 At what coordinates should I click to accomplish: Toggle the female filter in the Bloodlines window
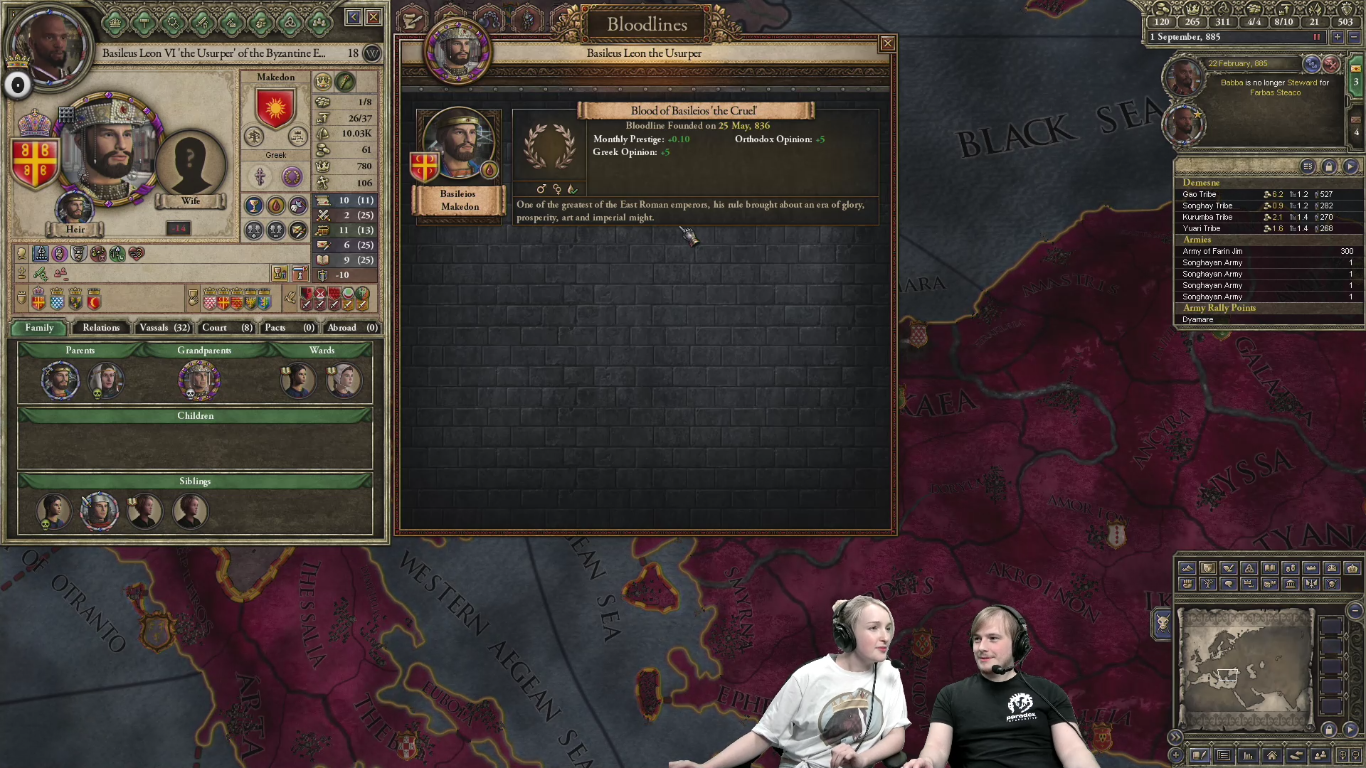pyautogui.click(x=558, y=189)
